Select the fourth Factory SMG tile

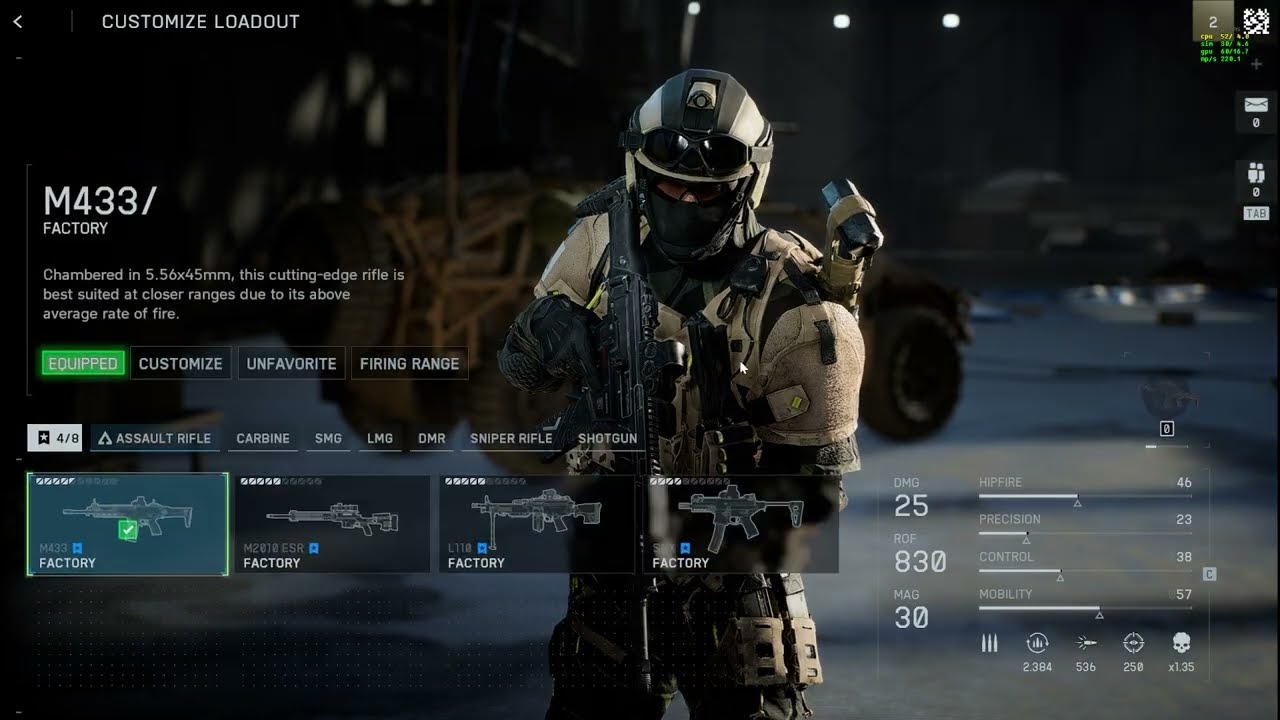(741, 524)
